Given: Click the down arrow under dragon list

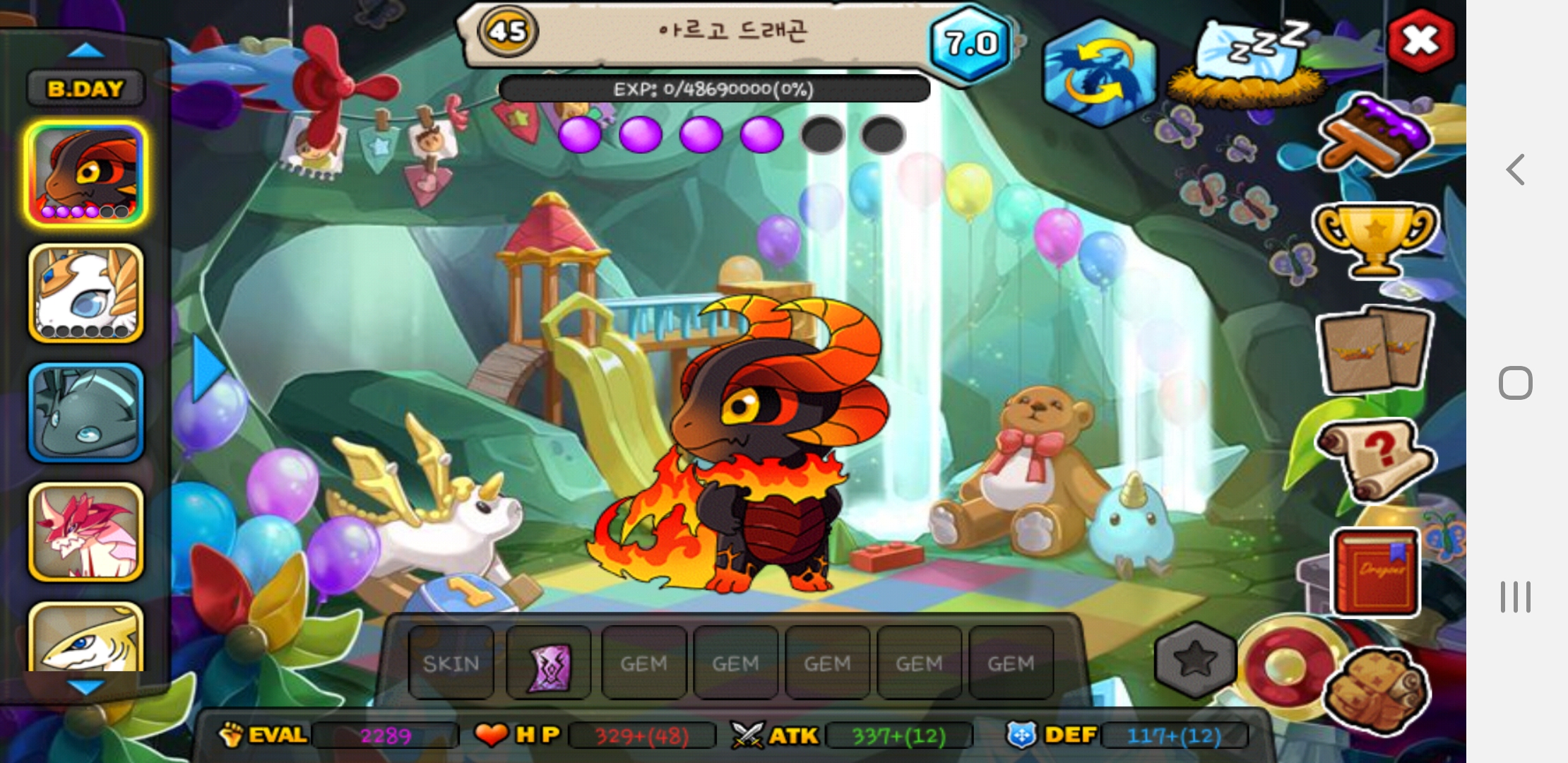Looking at the screenshot, I should pyautogui.click(x=86, y=687).
